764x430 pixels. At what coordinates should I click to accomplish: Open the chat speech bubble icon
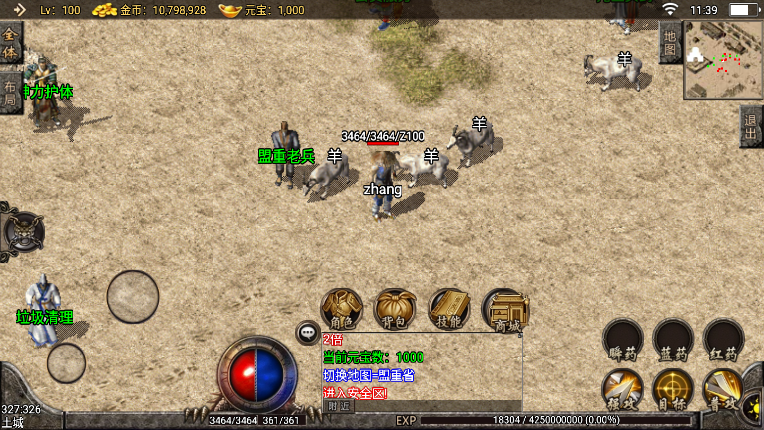[x=308, y=333]
